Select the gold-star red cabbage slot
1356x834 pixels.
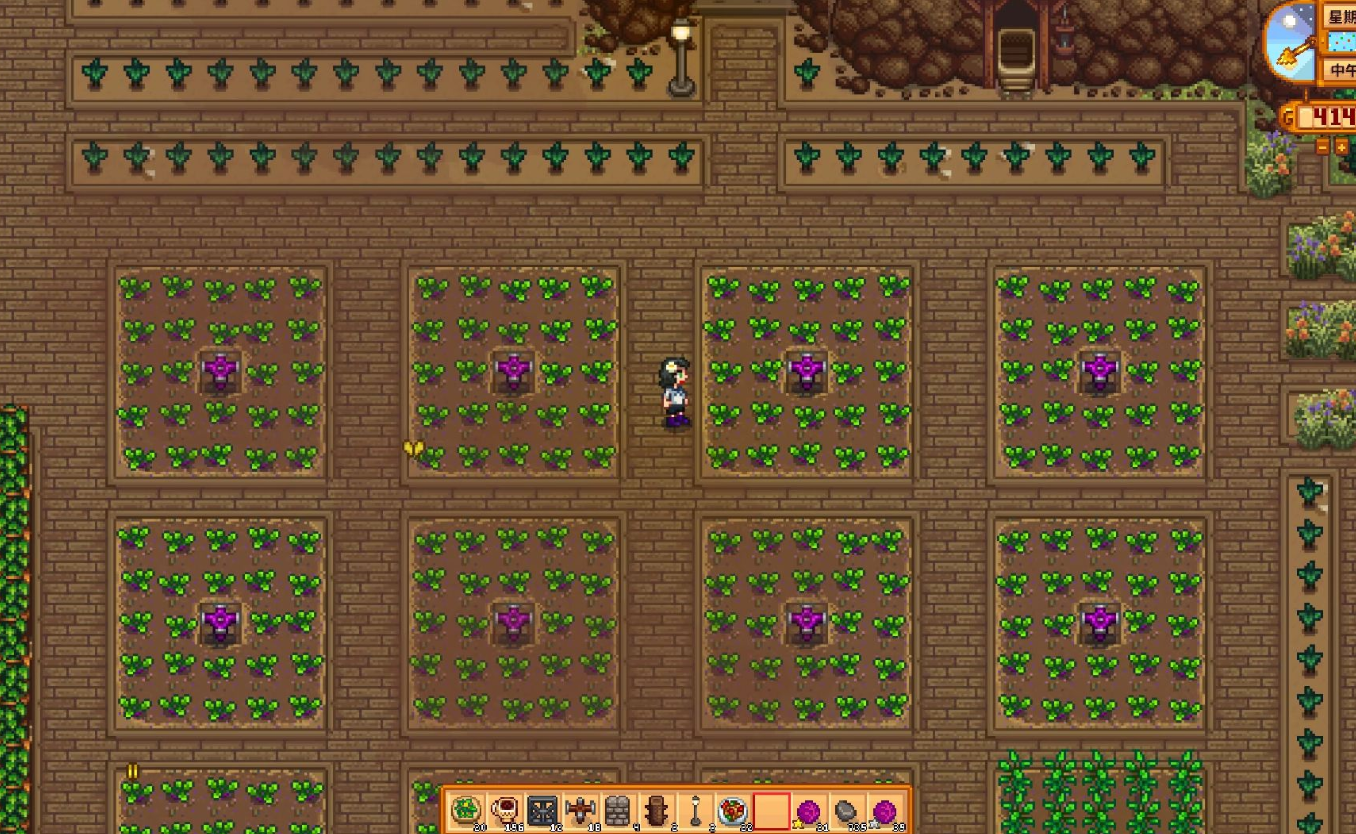(x=809, y=810)
